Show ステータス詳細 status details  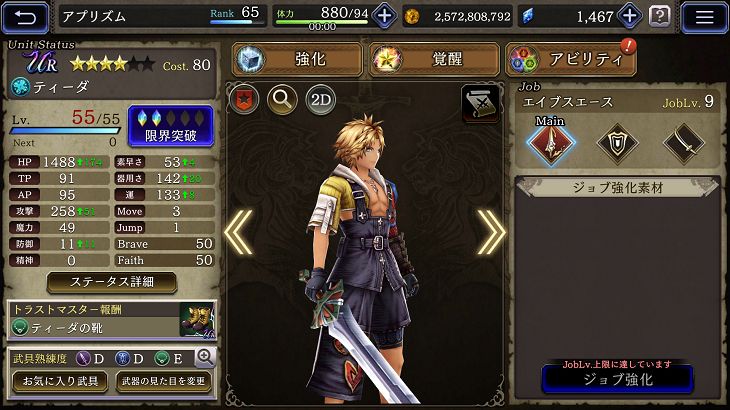[112, 282]
